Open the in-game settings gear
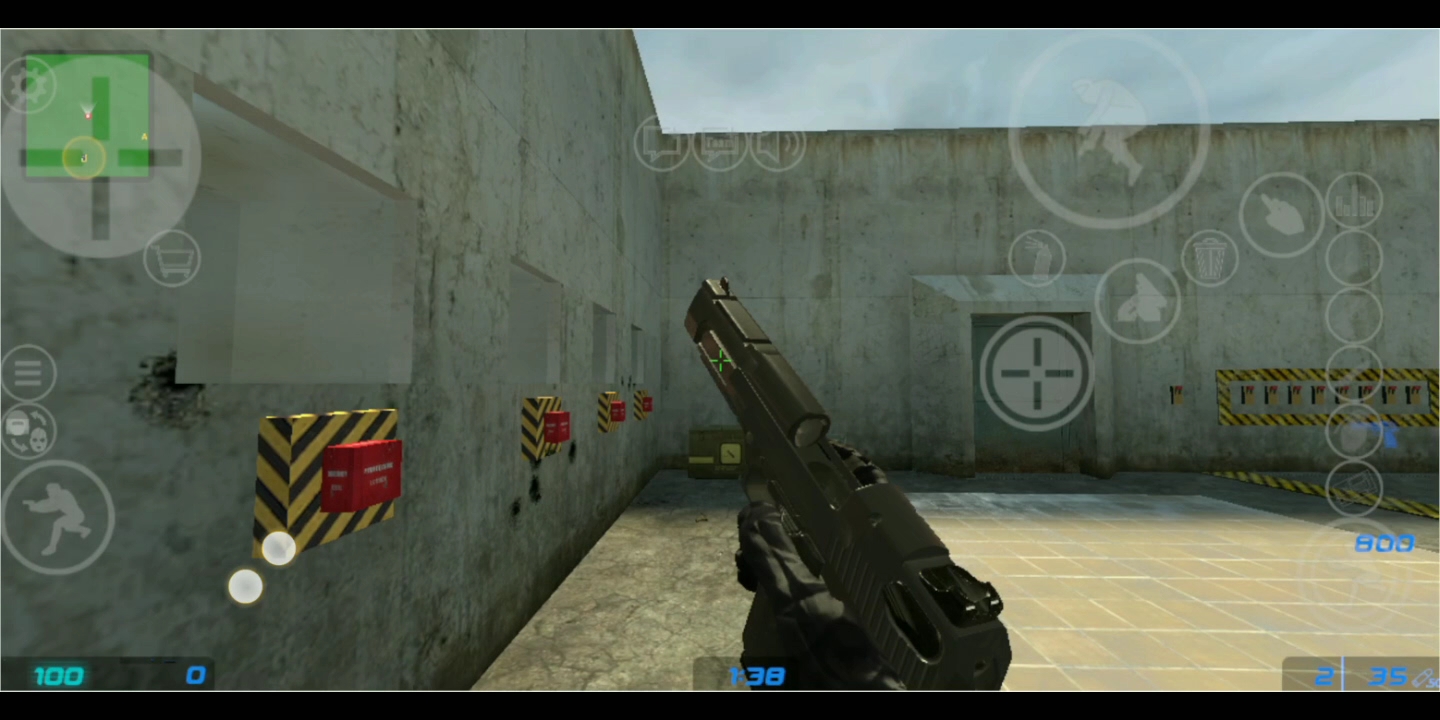Image resolution: width=1440 pixels, height=720 pixels. [30, 83]
